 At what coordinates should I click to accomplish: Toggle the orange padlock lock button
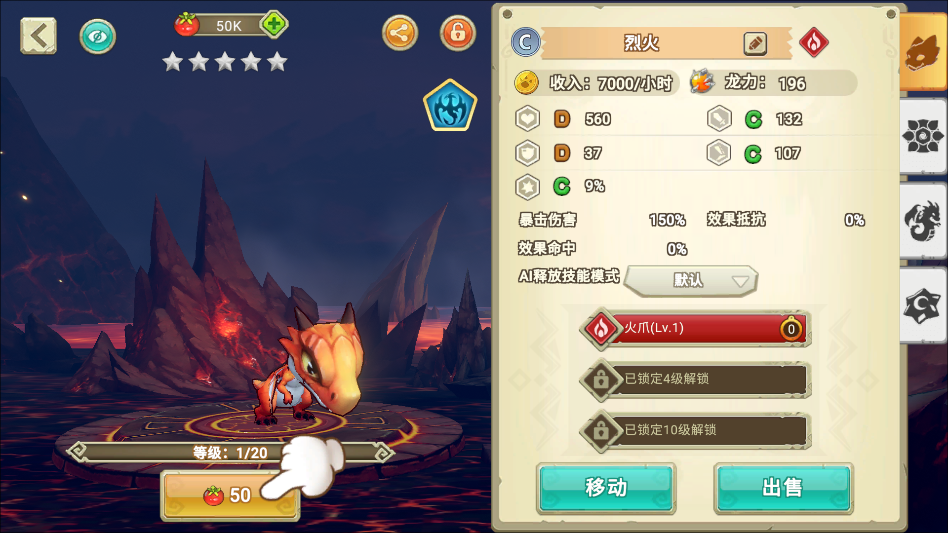point(458,33)
